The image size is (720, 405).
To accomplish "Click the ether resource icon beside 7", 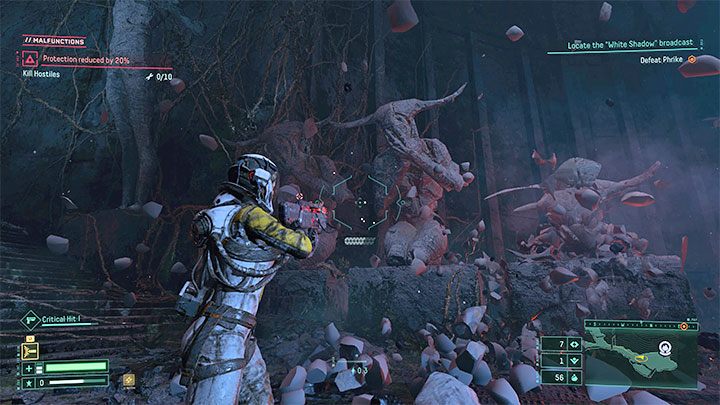I will click(x=573, y=343).
